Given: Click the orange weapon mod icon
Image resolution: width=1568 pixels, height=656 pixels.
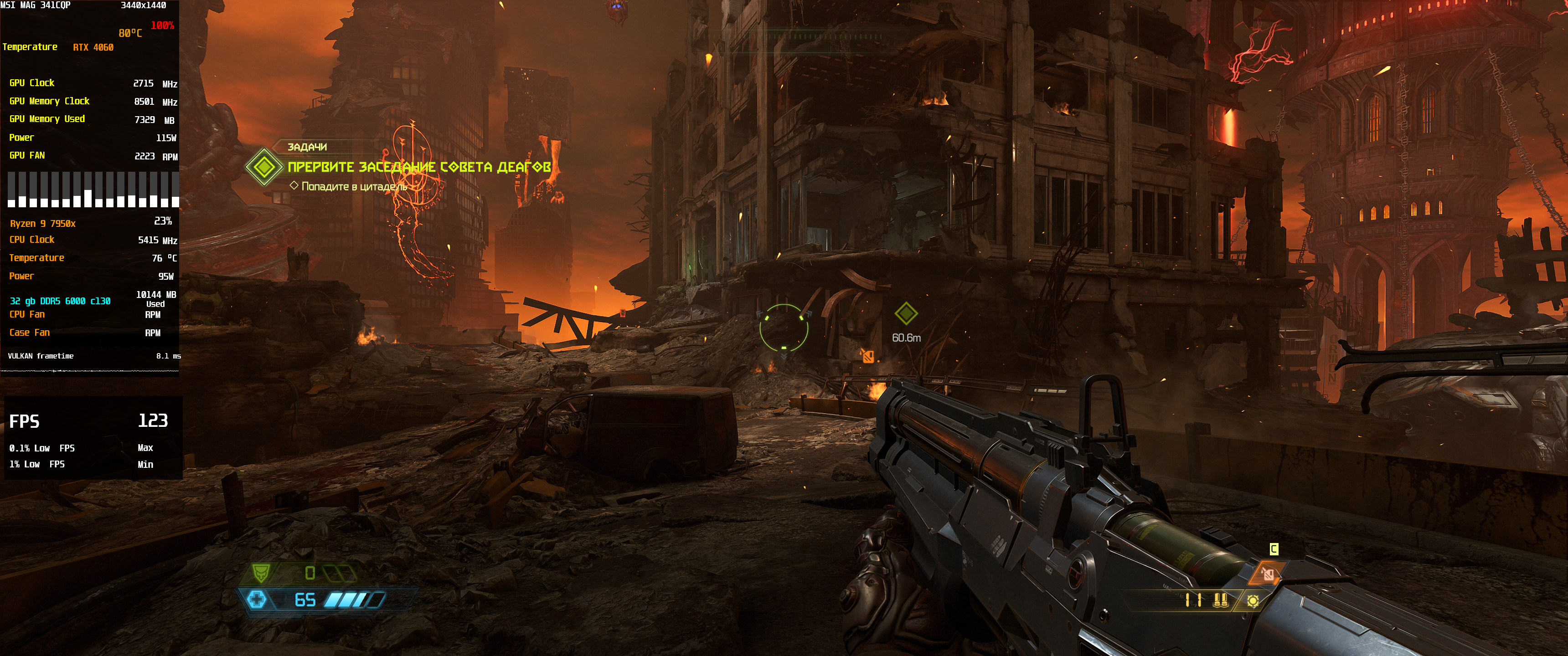Looking at the screenshot, I should (1267, 573).
